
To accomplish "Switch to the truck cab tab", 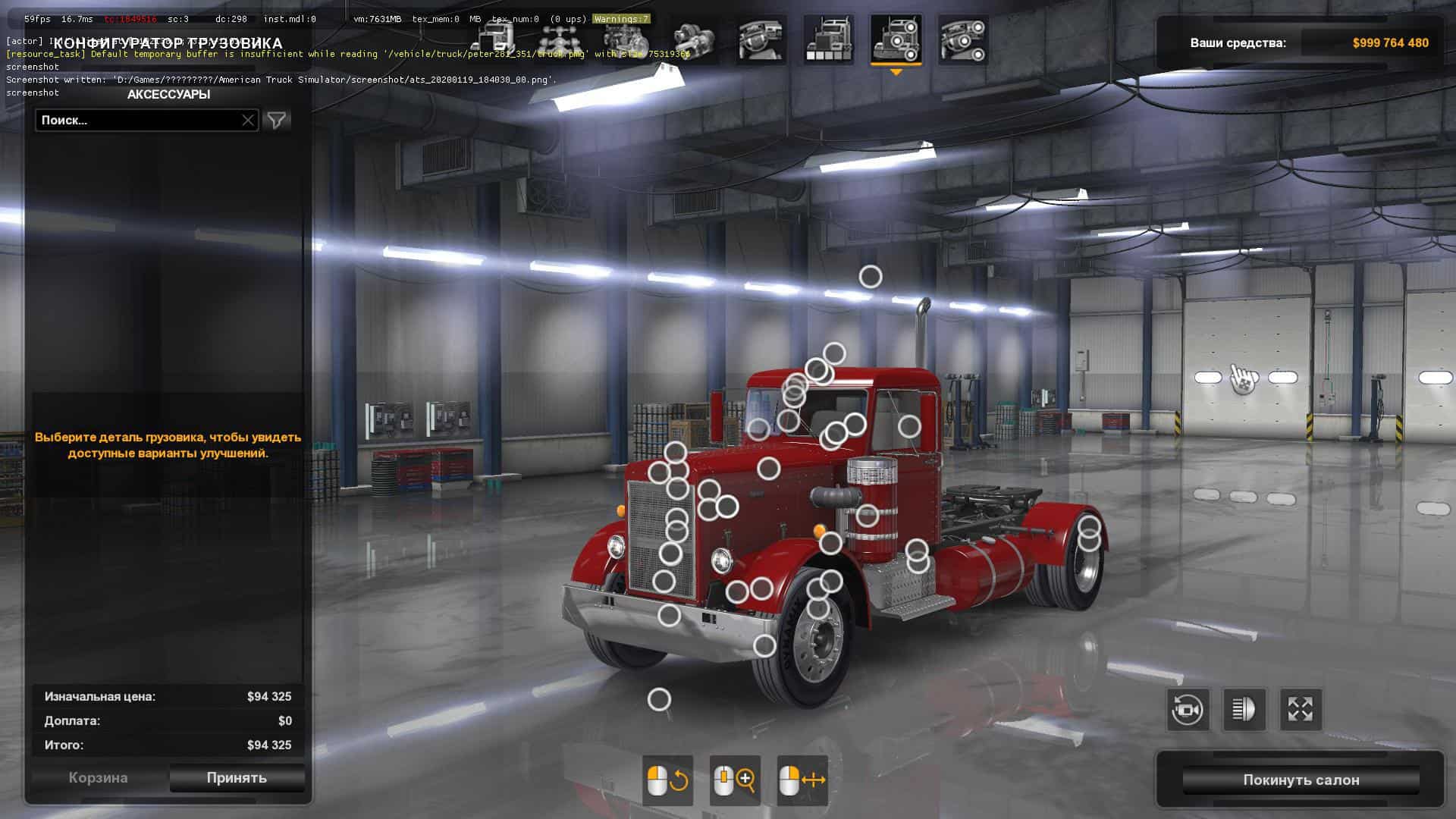I will click(x=494, y=40).
